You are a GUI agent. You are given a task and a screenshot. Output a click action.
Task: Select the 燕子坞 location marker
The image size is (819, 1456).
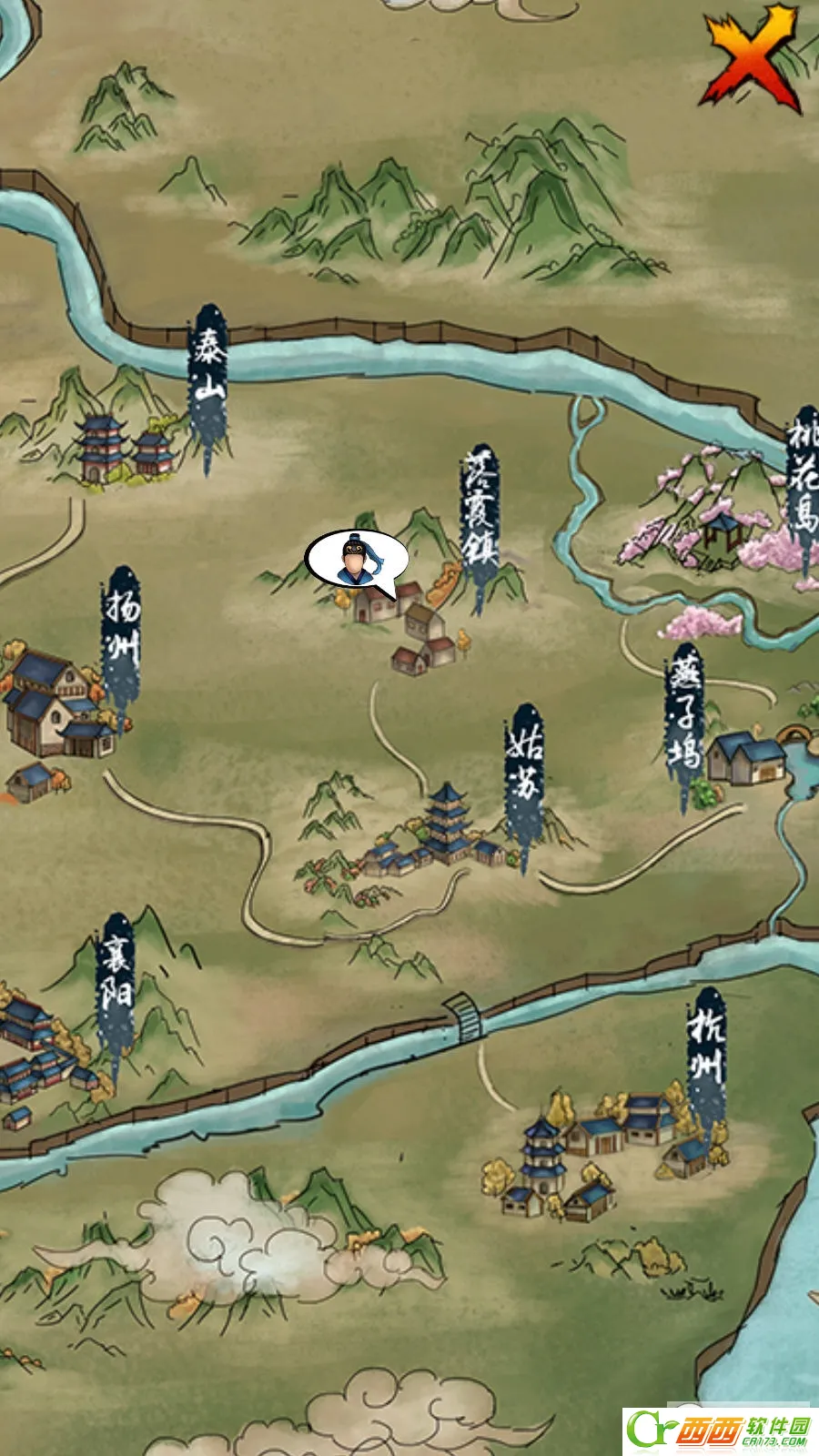684,714
